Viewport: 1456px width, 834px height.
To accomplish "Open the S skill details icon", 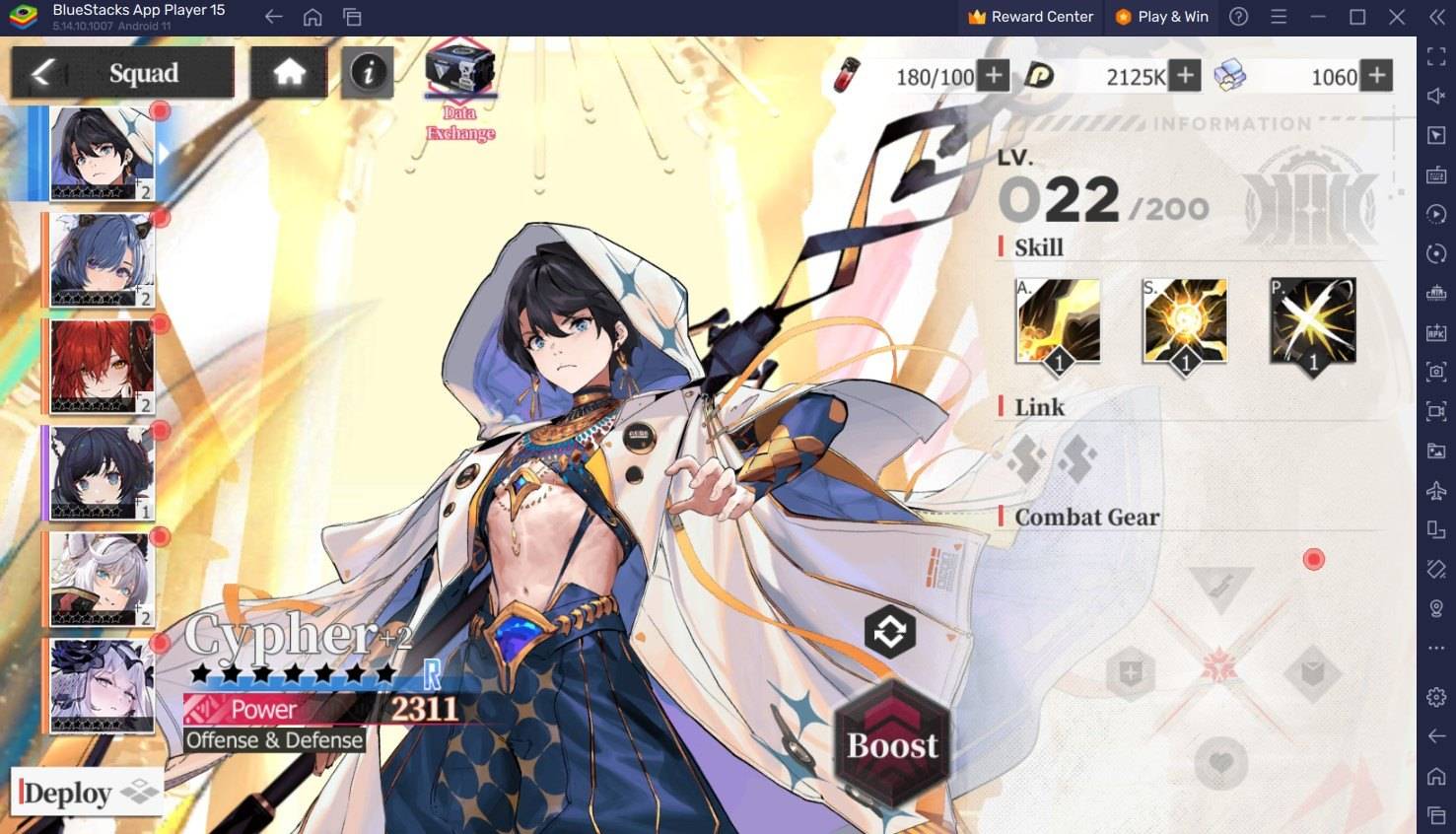I will pyautogui.click(x=1185, y=319).
